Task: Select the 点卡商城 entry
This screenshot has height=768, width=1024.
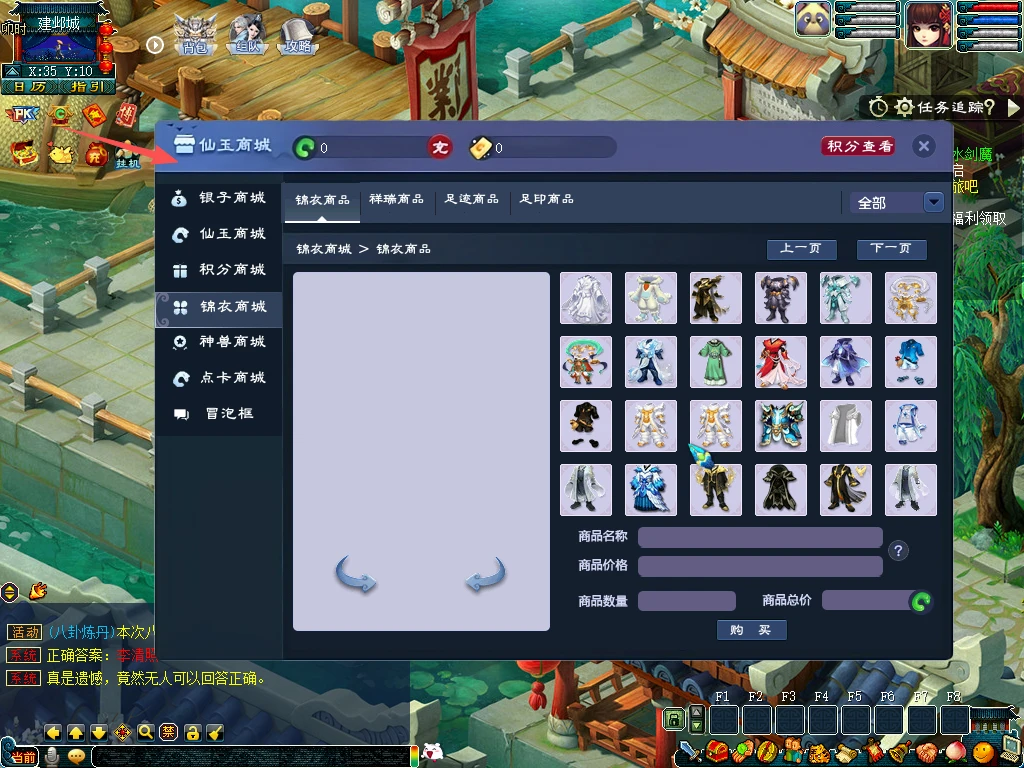Action: pos(219,378)
